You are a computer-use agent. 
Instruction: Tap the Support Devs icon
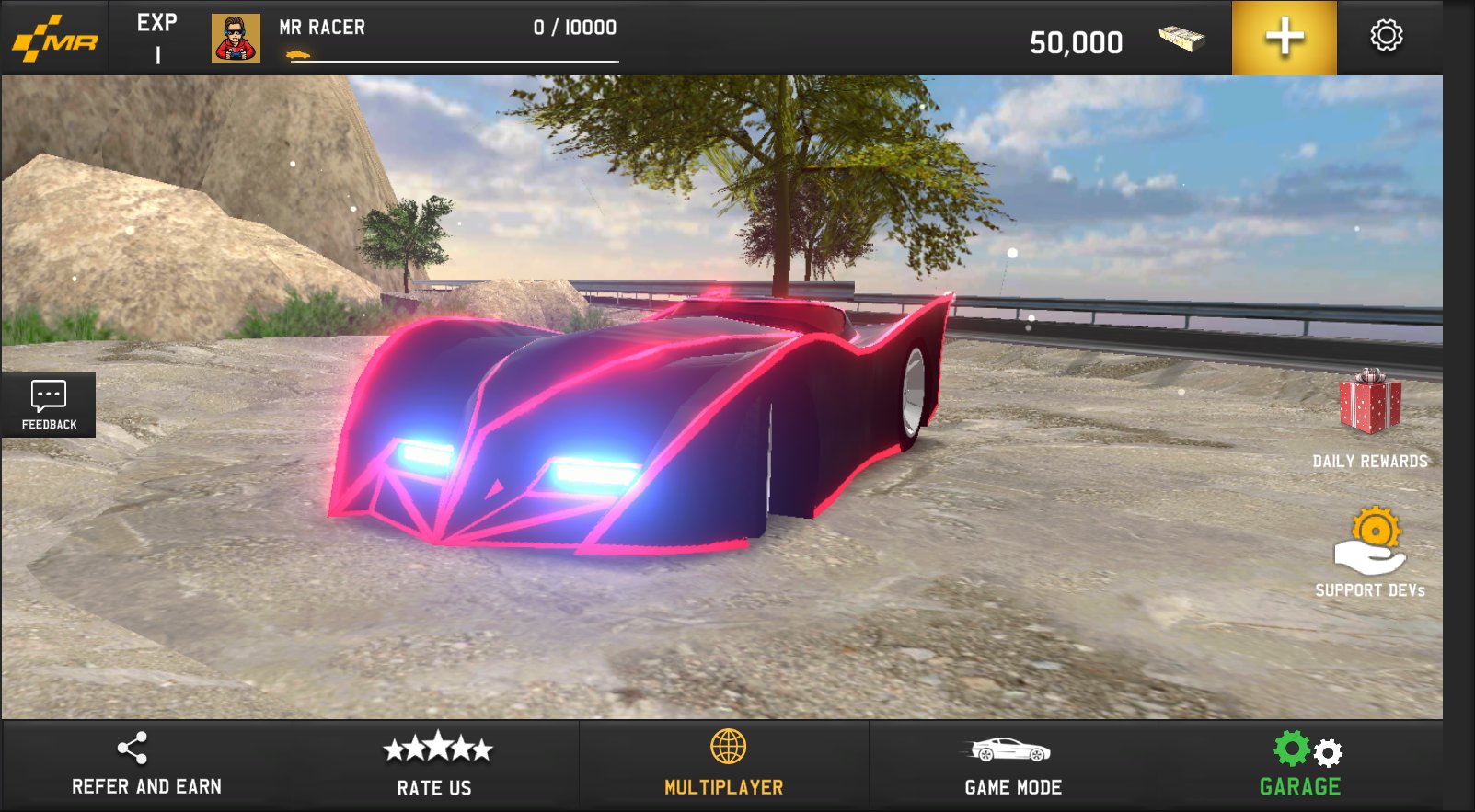click(1369, 543)
